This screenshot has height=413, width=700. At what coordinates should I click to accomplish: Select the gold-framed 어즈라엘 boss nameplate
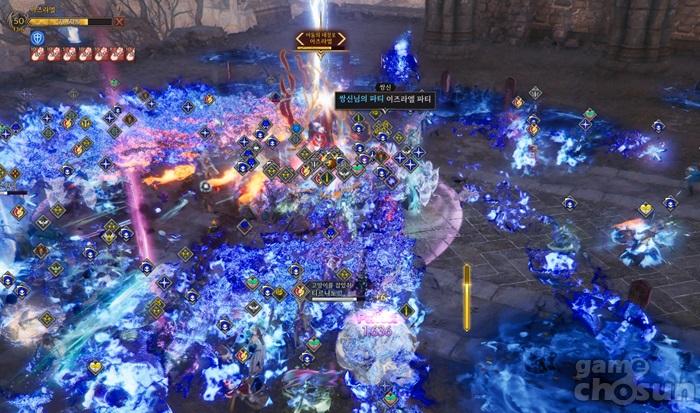[321, 39]
